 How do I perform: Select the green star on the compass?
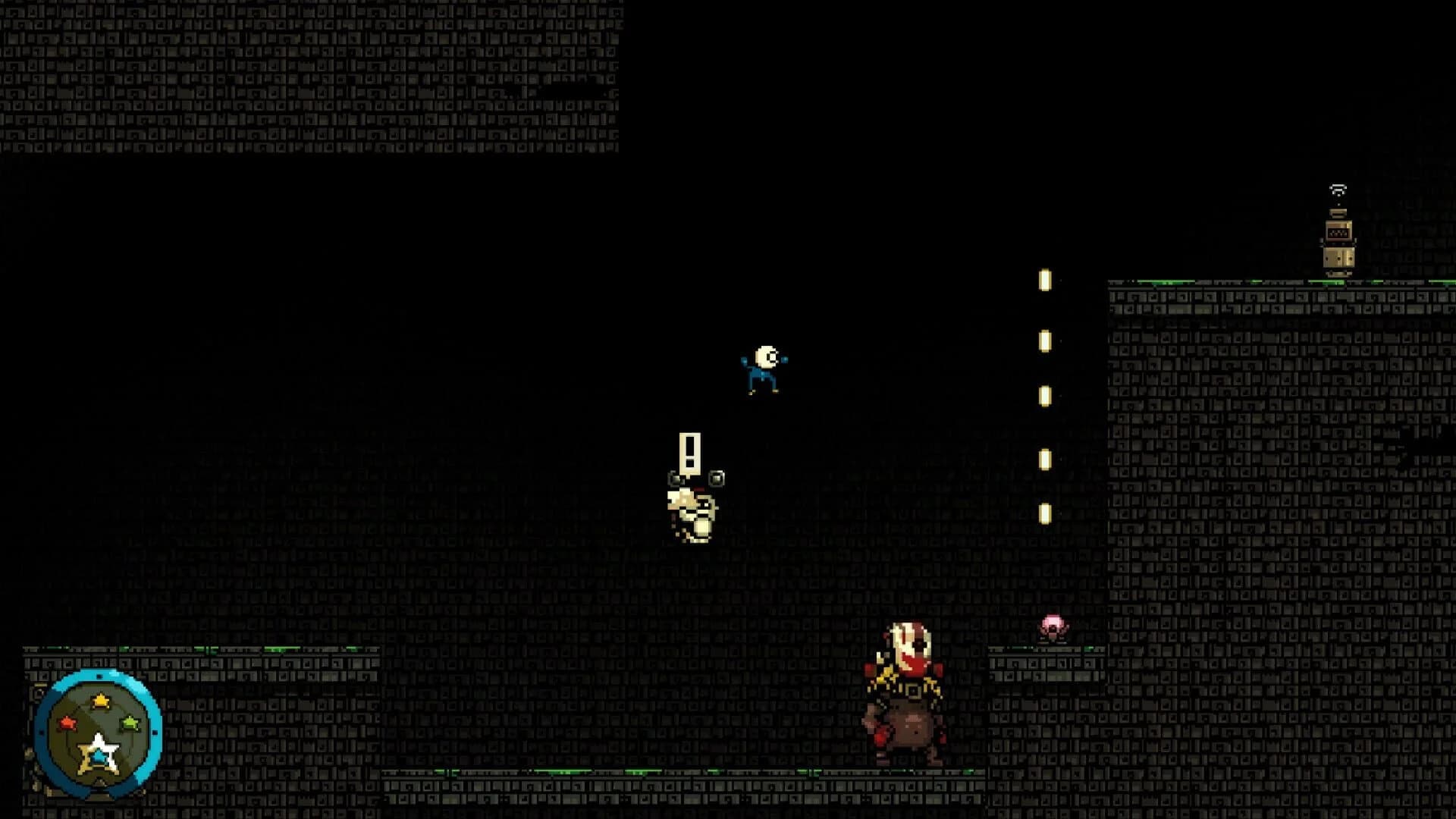coord(130,723)
